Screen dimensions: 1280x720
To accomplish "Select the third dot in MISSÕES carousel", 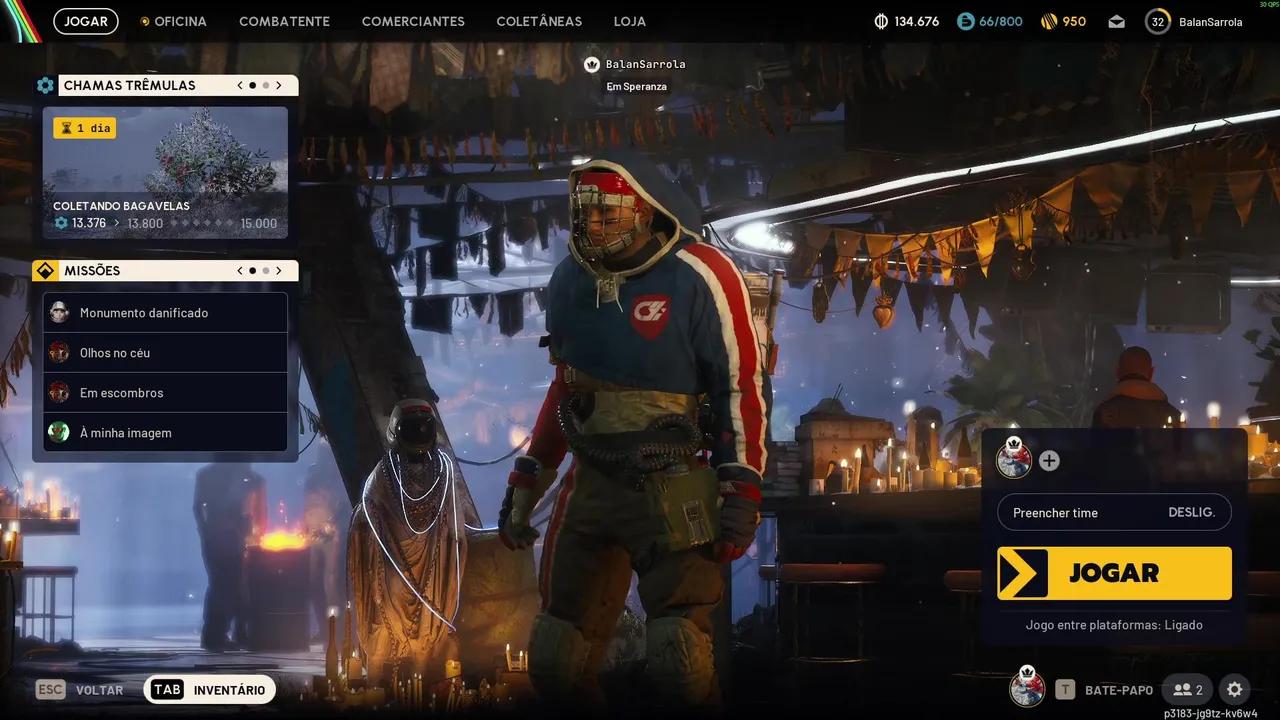I will (x=266, y=270).
